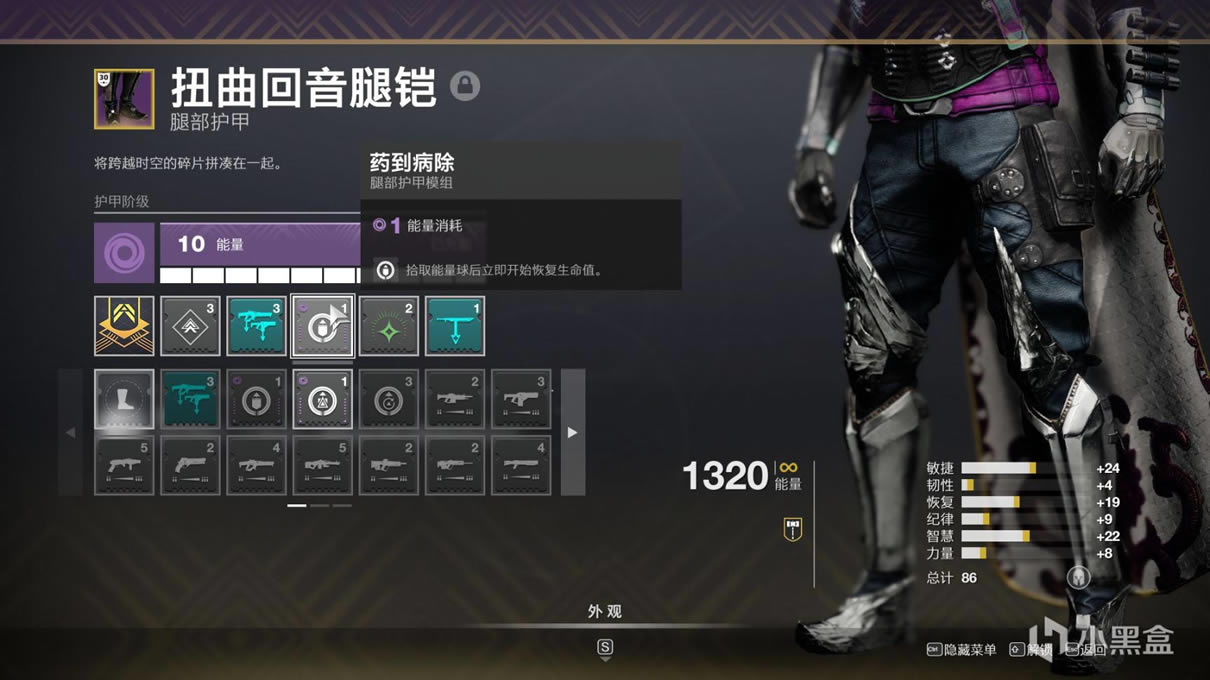
Task: Open the grey chevron stat mod socket
Action: point(190,325)
